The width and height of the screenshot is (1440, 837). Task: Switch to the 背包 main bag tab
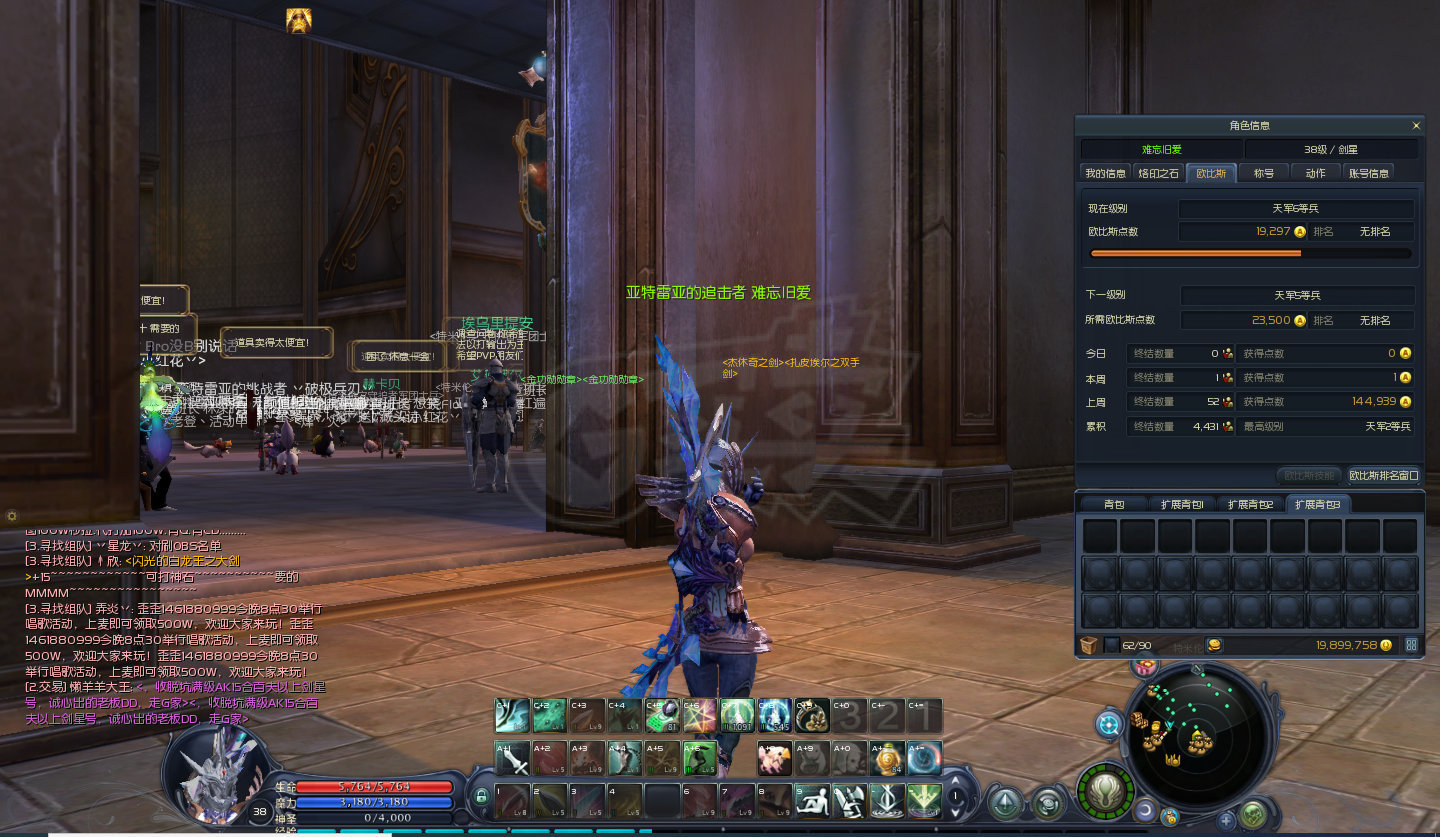[x=1114, y=504]
